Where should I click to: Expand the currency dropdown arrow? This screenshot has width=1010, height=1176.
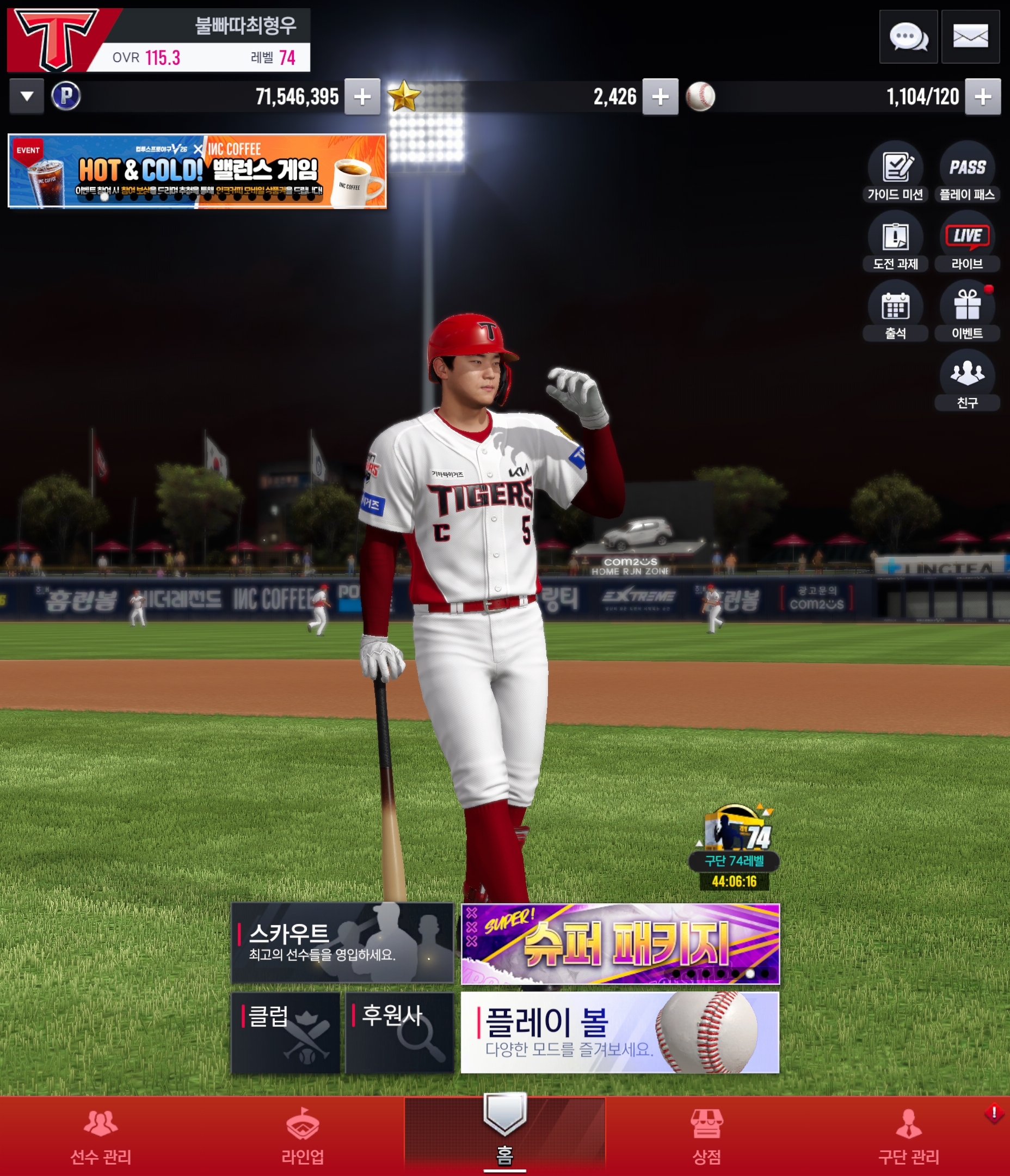27,96
